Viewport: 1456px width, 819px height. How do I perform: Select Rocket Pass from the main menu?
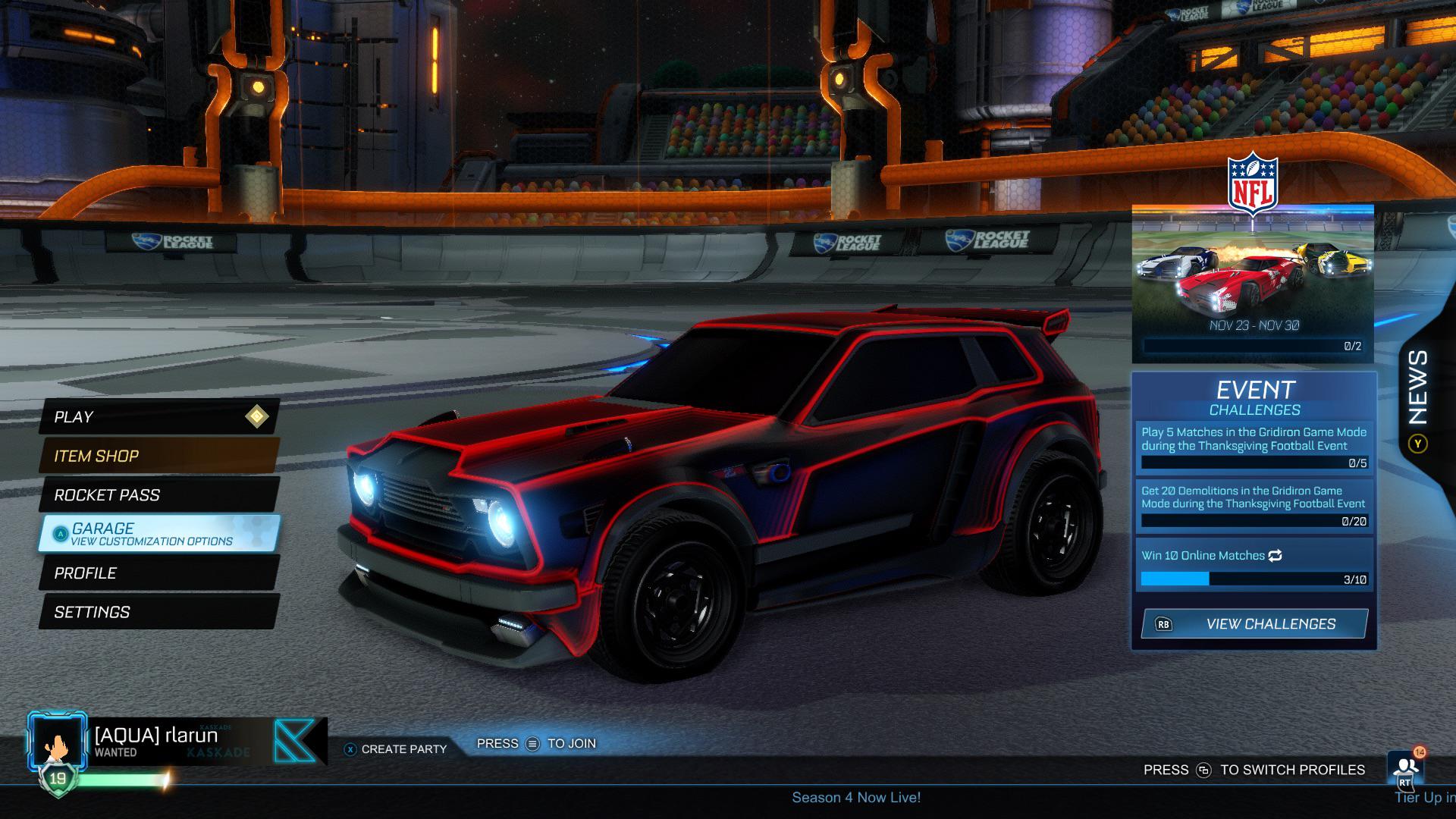coord(106,495)
